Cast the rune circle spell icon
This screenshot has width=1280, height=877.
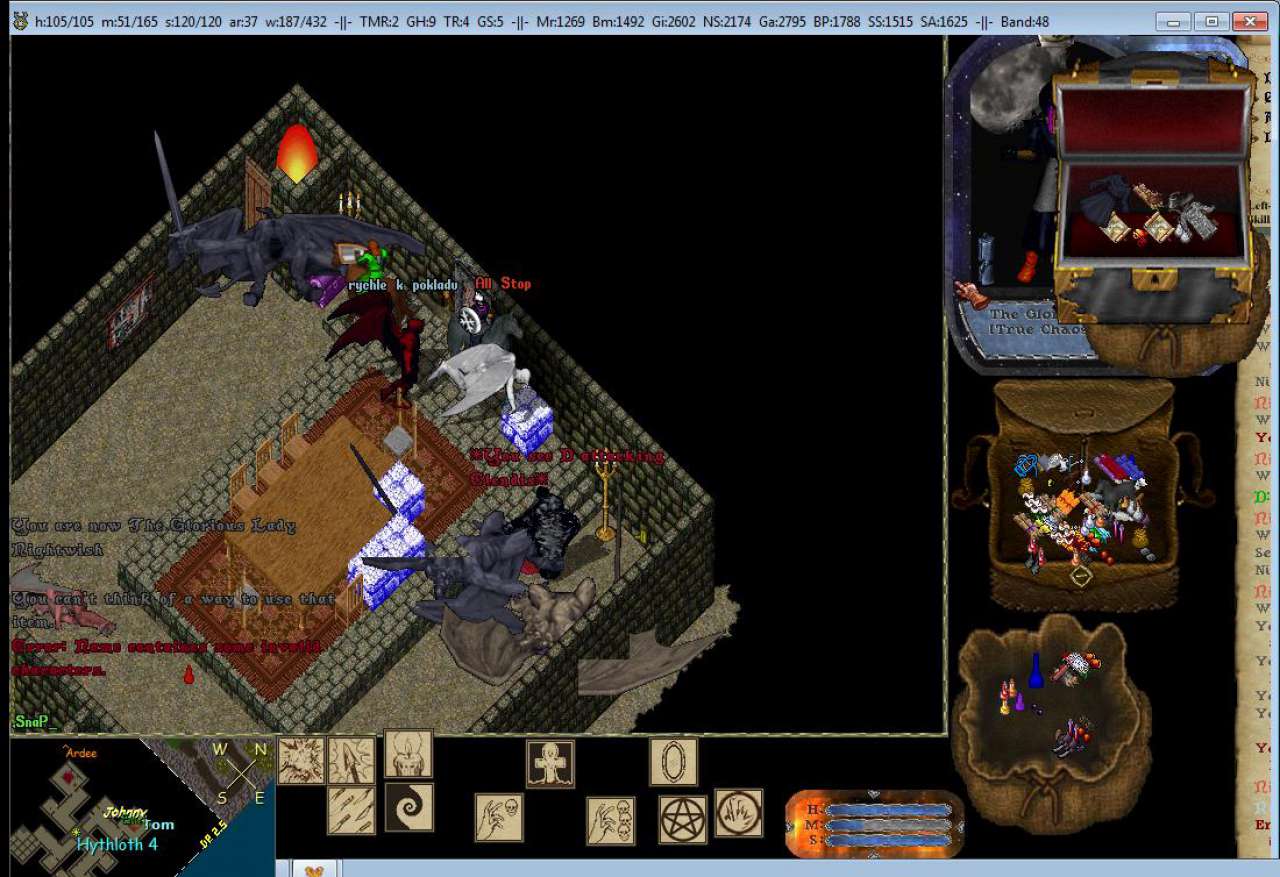739,813
